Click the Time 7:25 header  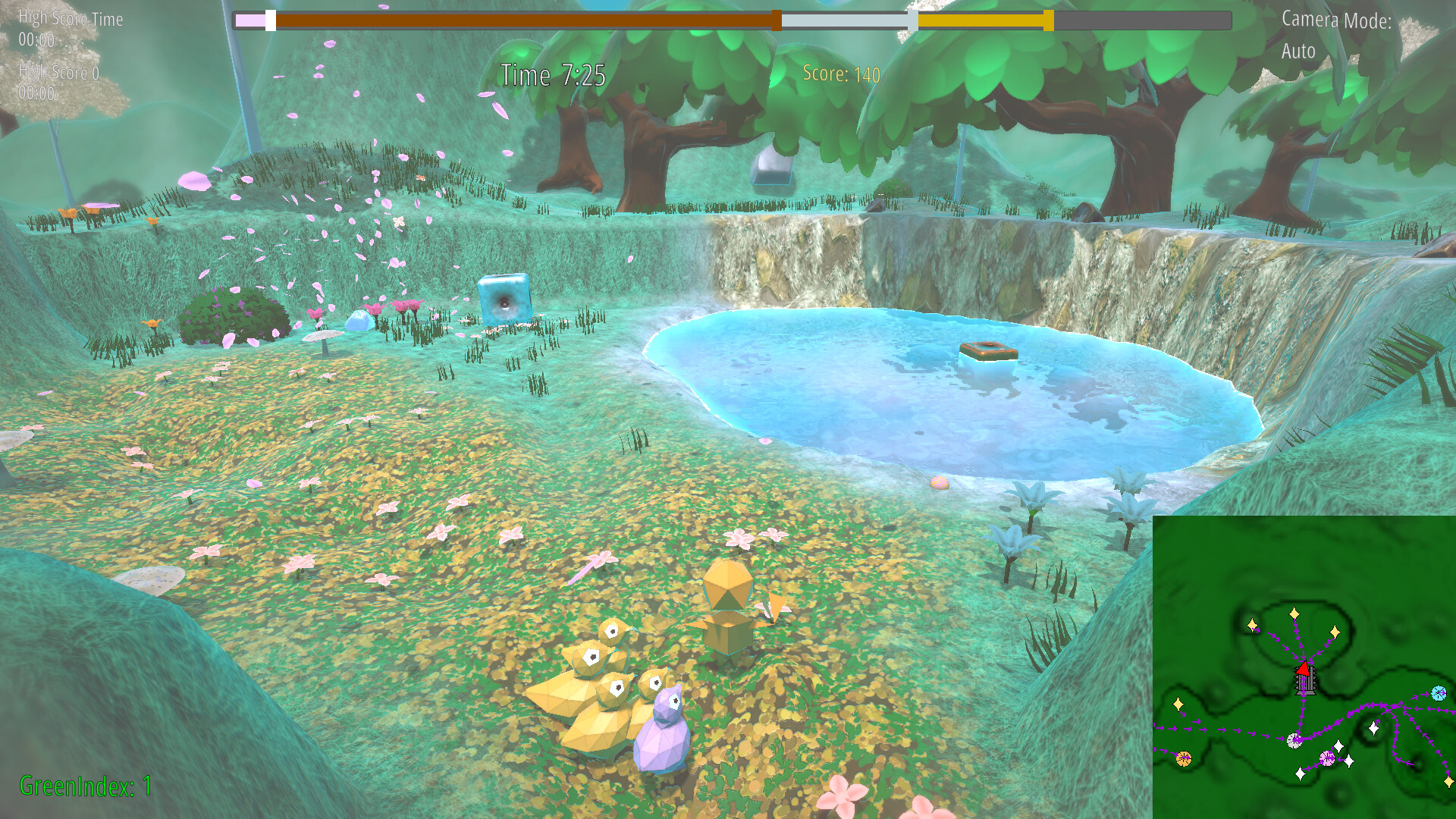coord(552,75)
